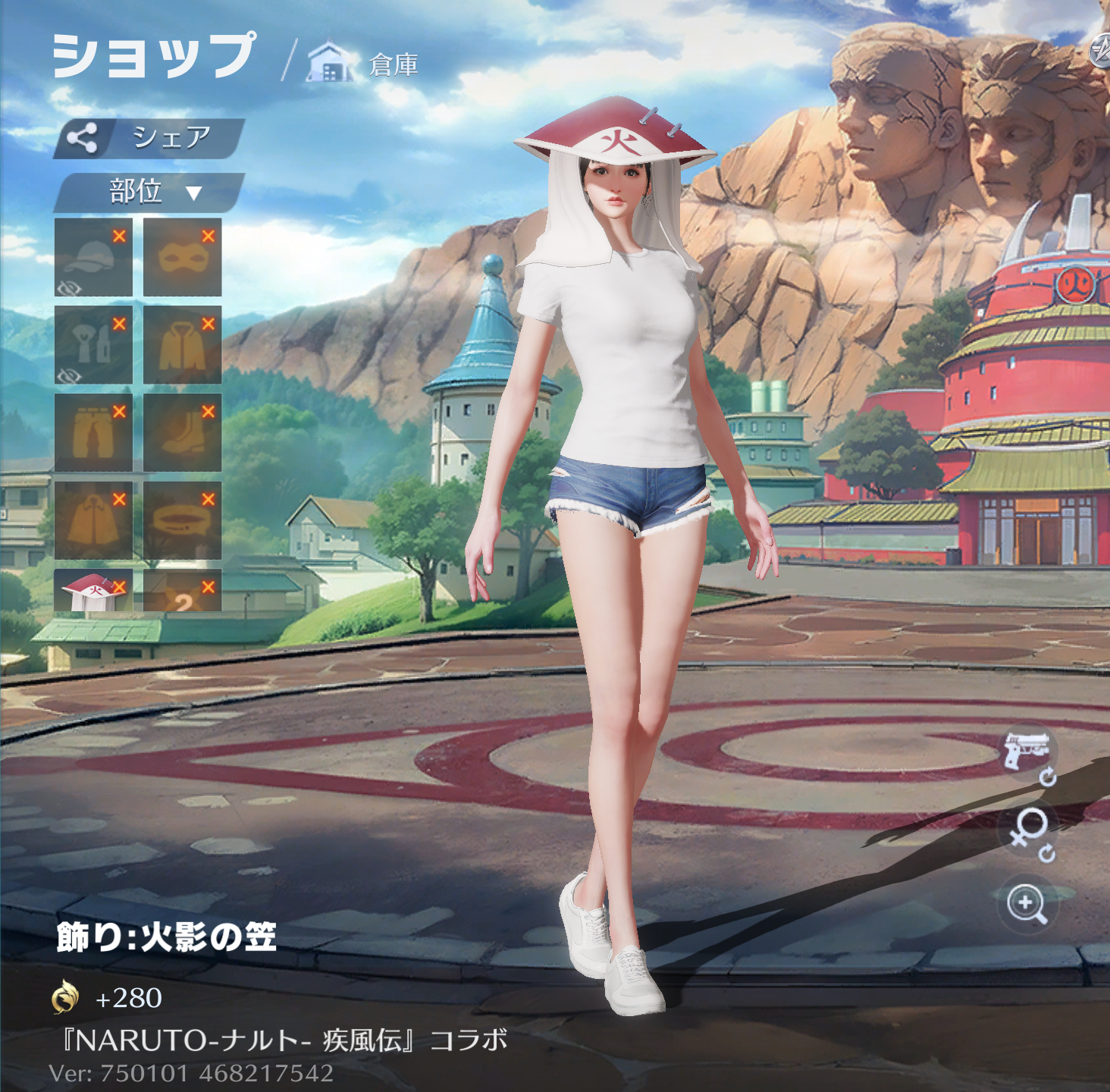The height and width of the screenshot is (1092, 1110).
Task: Select the equipped Hokage hat slot
Action: point(93,591)
